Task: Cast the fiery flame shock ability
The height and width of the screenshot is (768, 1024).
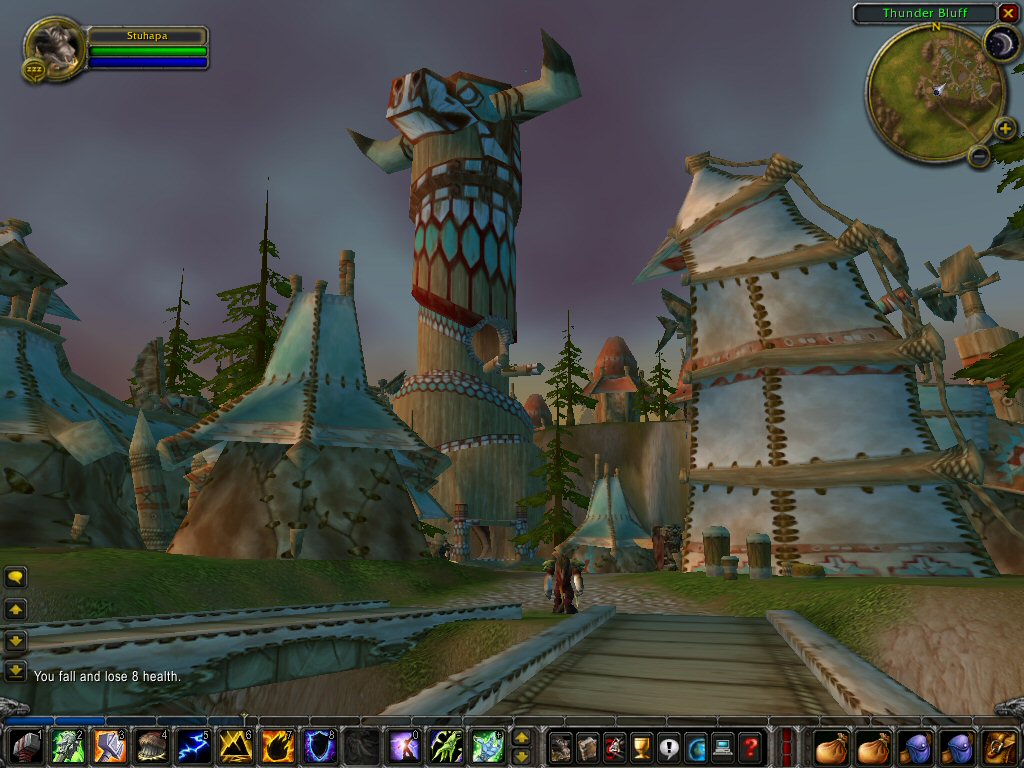Action: tap(277, 747)
